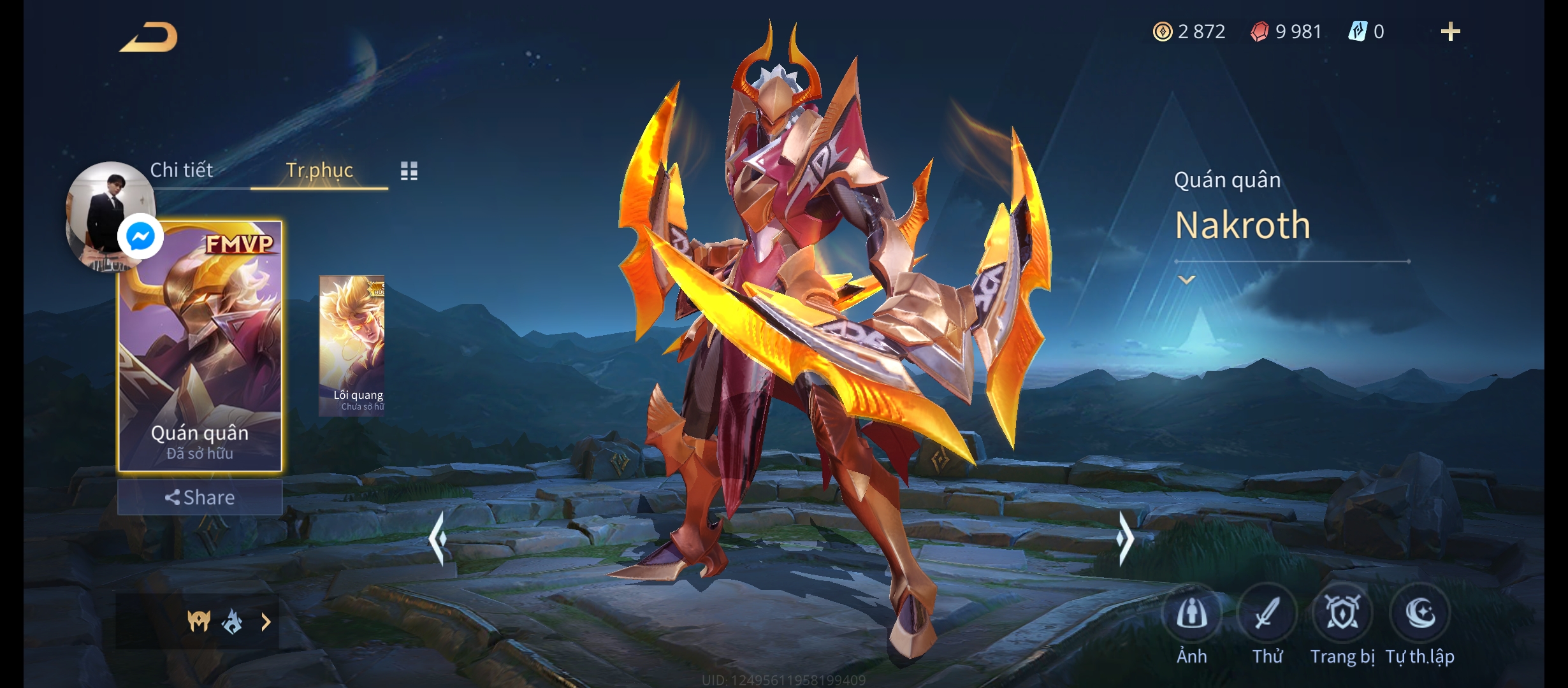Choose the Lôi quang skin card
This screenshot has height=688, width=1568.
tap(352, 345)
